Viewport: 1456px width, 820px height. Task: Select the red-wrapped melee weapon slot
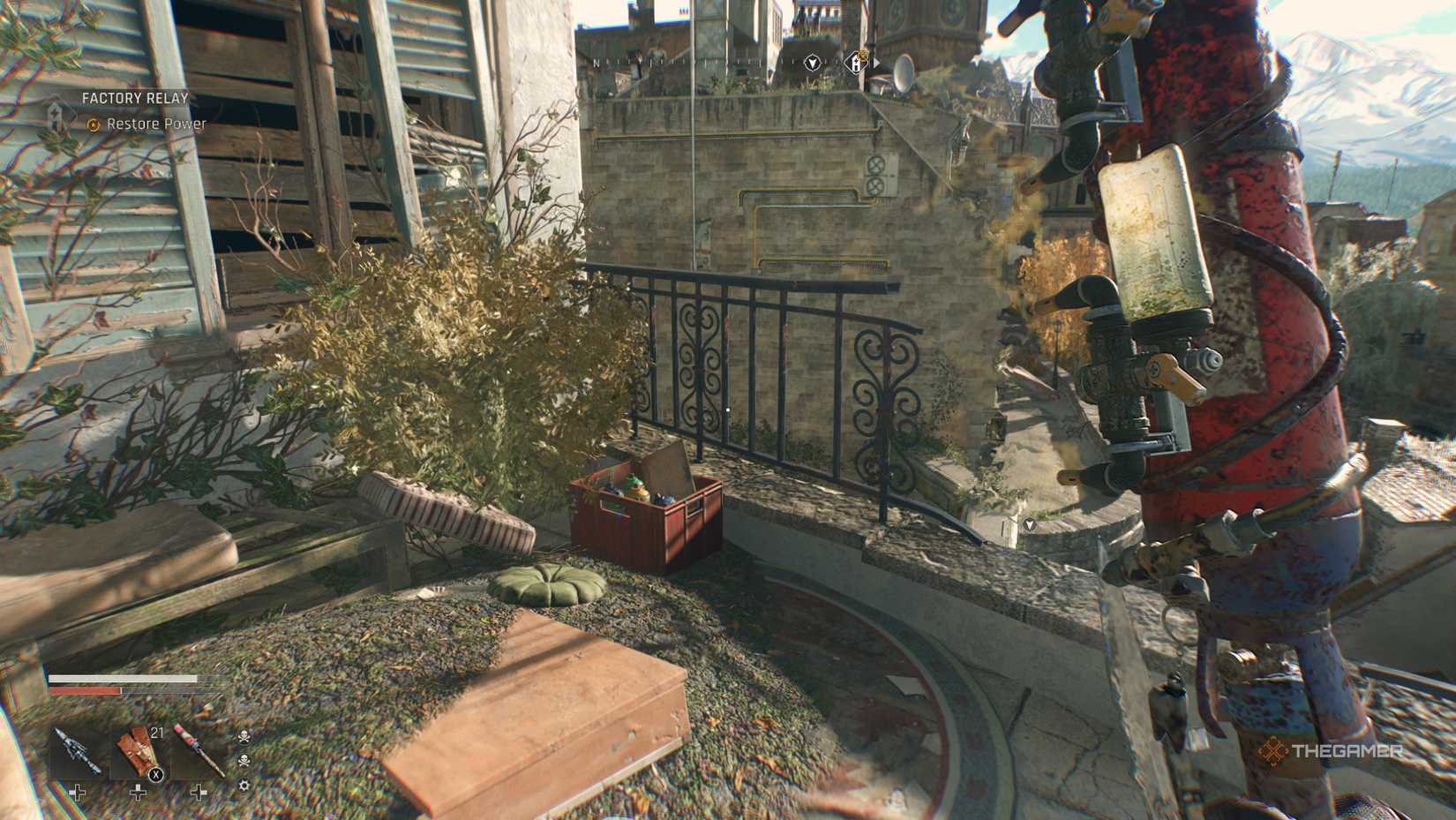click(x=198, y=753)
